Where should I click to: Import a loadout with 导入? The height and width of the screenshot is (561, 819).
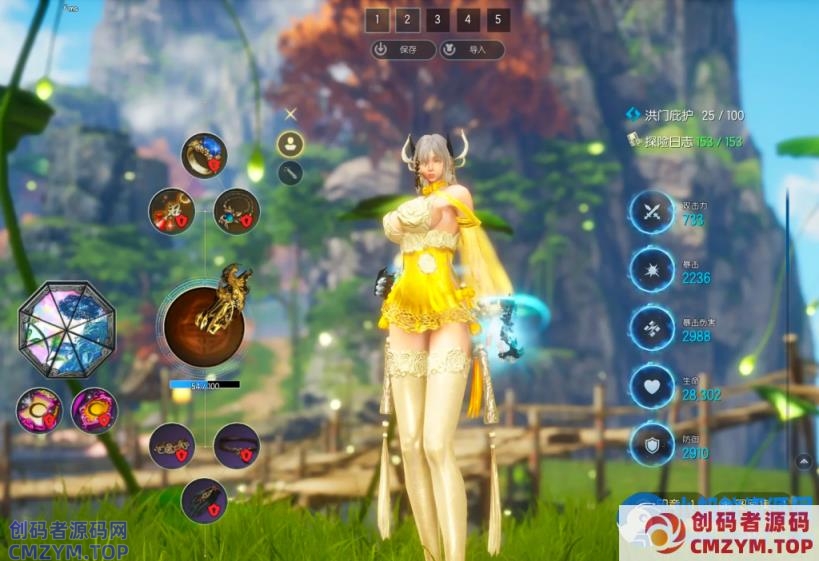472,49
